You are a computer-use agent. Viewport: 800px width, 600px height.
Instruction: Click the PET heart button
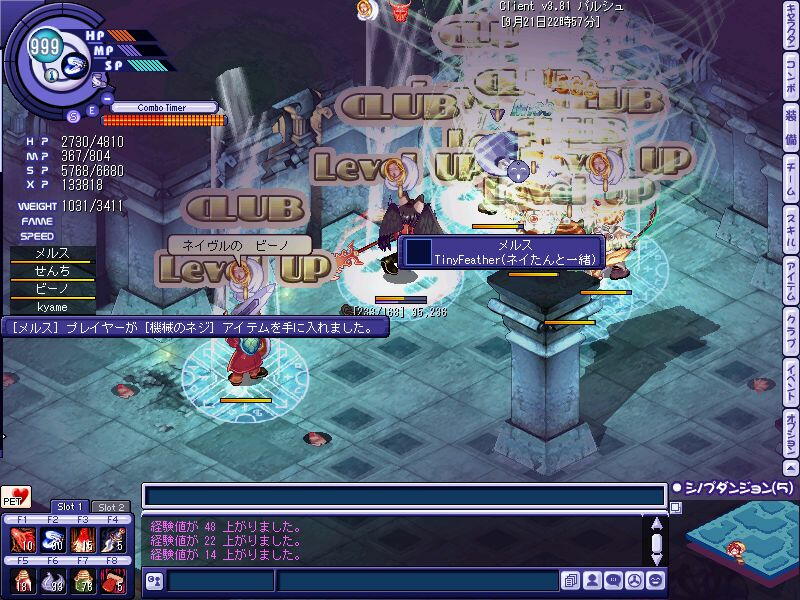click(16, 497)
